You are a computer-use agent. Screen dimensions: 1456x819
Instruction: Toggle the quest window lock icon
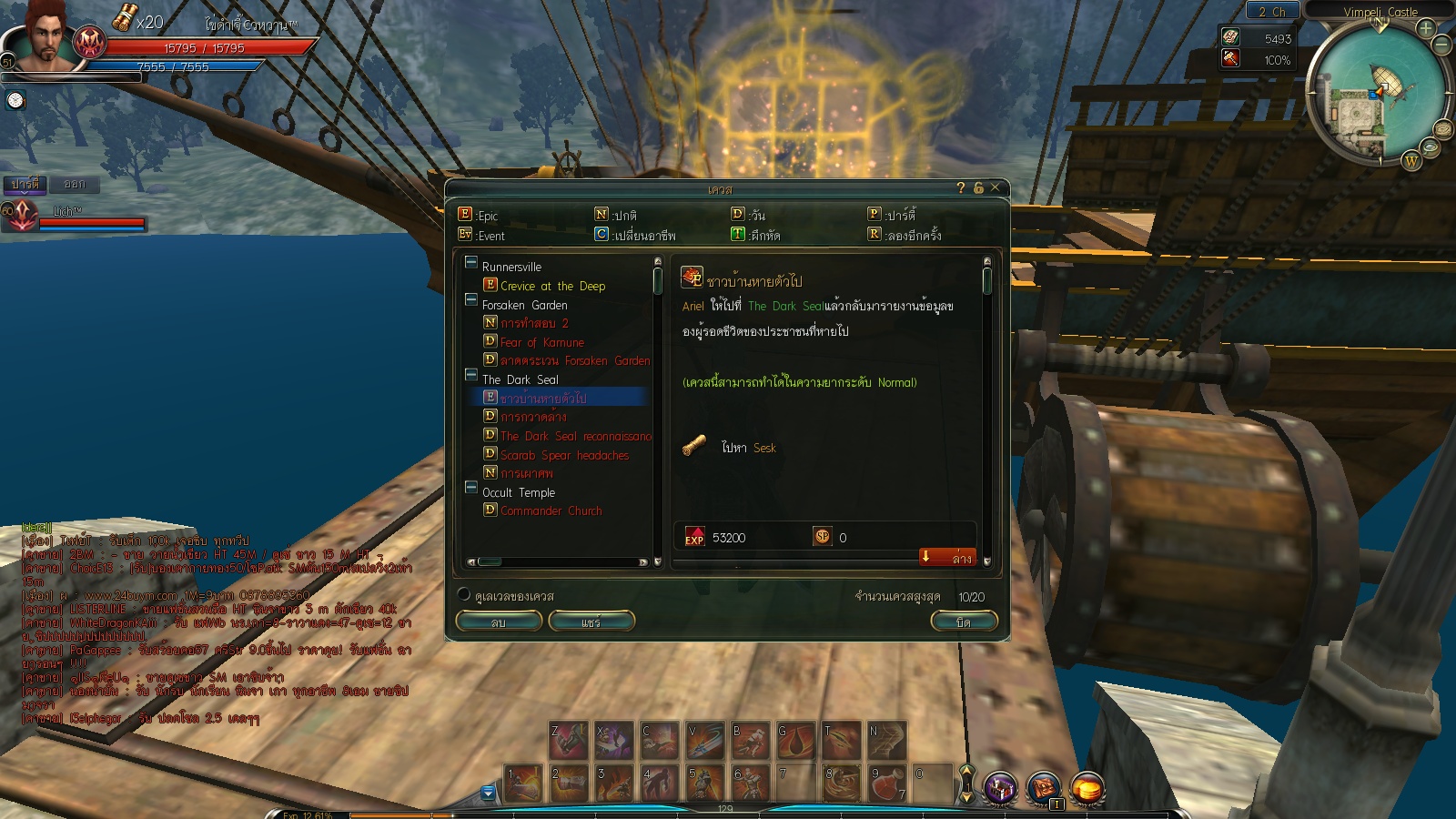click(x=978, y=187)
